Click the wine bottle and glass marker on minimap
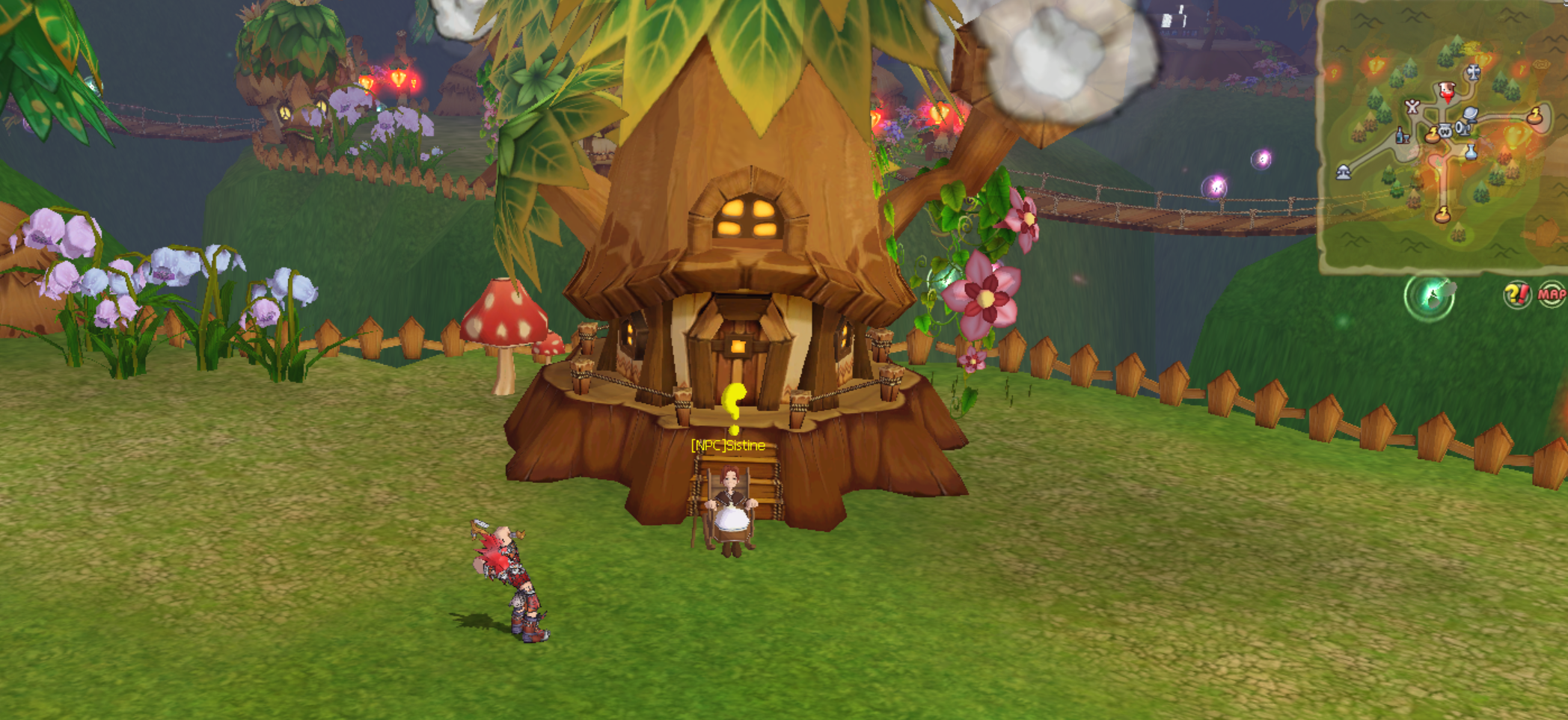The height and width of the screenshot is (720, 1568). coord(1403,135)
